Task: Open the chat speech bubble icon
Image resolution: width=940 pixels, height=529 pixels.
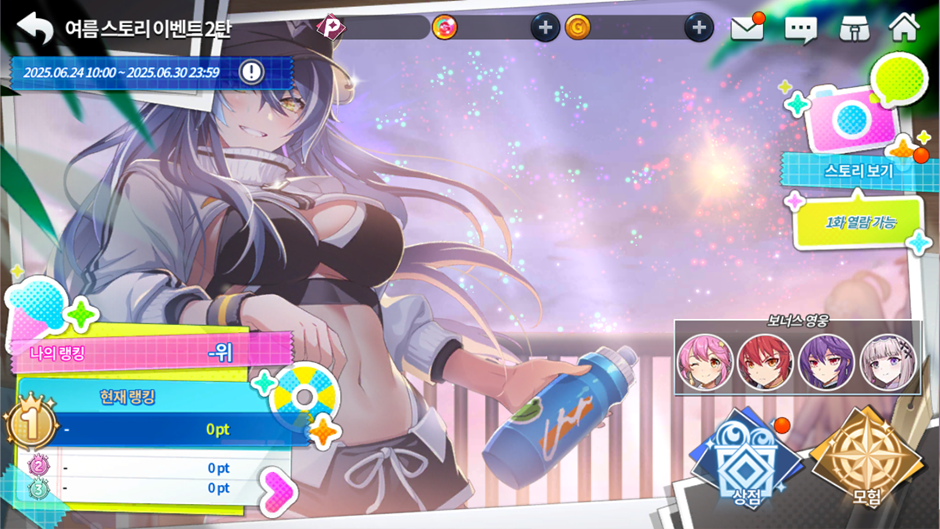Action: point(800,28)
